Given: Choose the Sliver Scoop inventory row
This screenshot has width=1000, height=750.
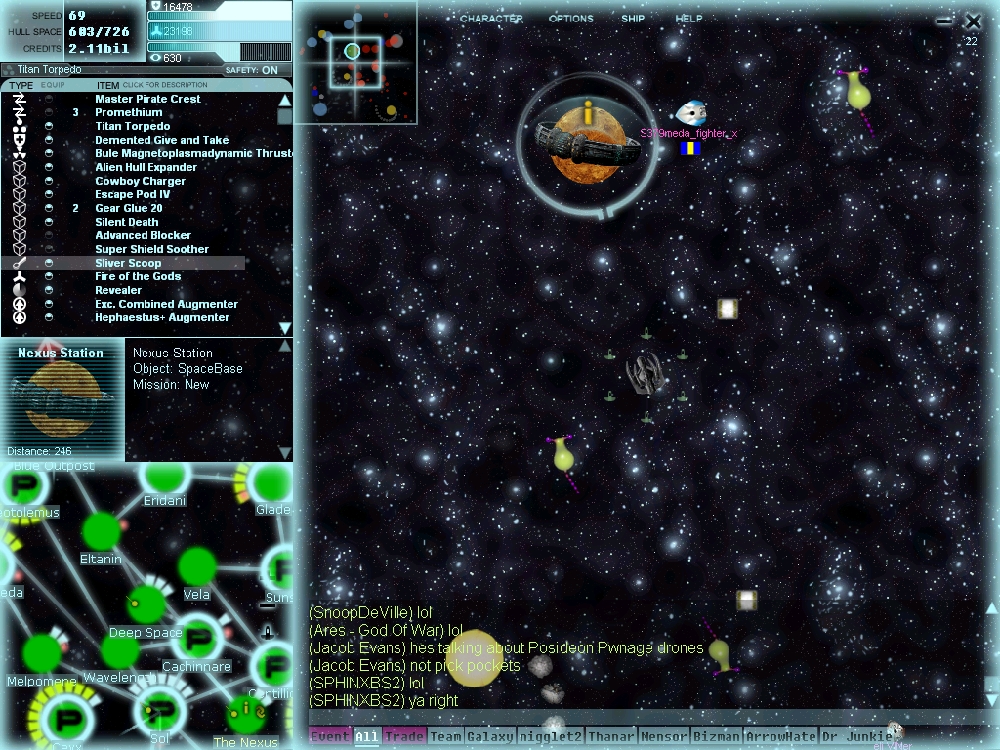Looking at the screenshot, I should pyautogui.click(x=128, y=263).
